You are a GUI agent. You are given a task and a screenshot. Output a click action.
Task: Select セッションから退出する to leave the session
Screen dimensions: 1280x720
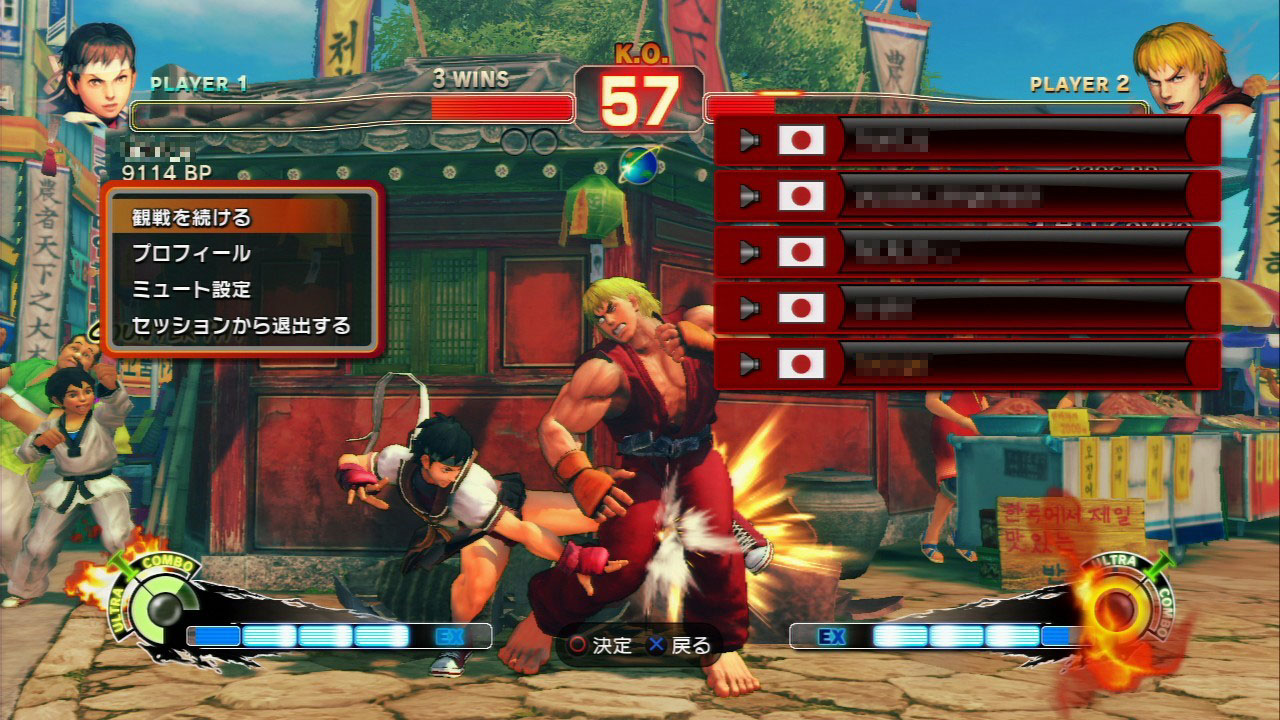pos(241,326)
